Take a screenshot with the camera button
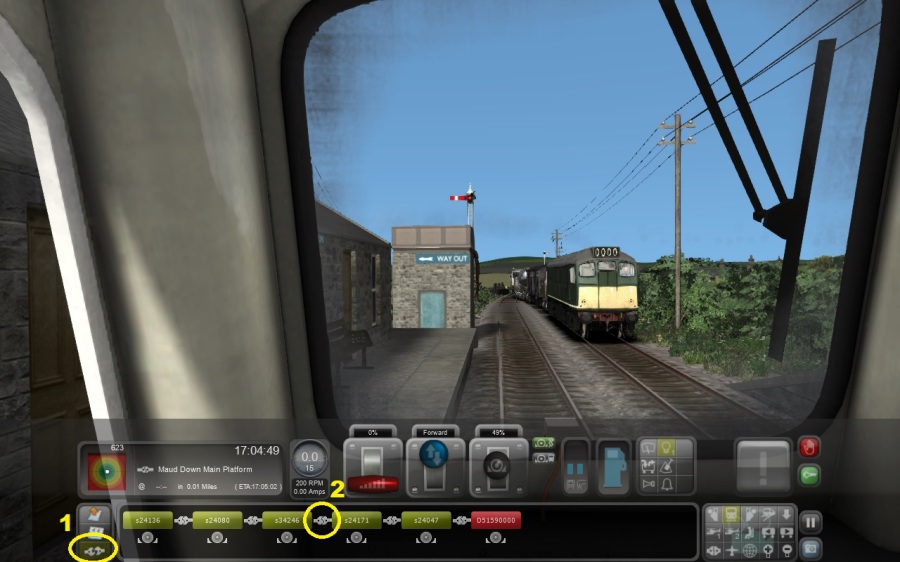The image size is (900, 562). coord(810,547)
